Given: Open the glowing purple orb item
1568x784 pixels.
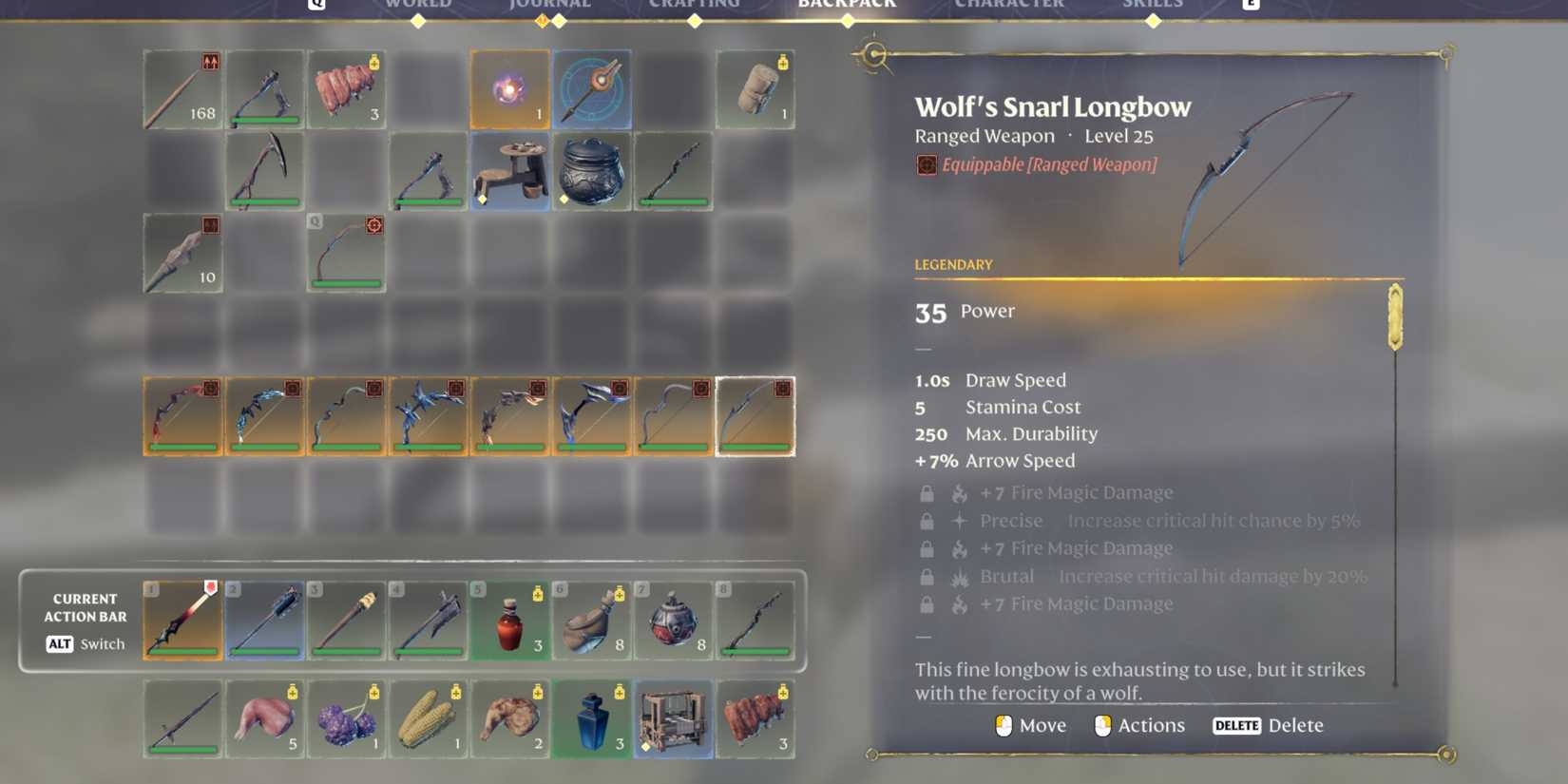Looking at the screenshot, I should coord(509,89).
